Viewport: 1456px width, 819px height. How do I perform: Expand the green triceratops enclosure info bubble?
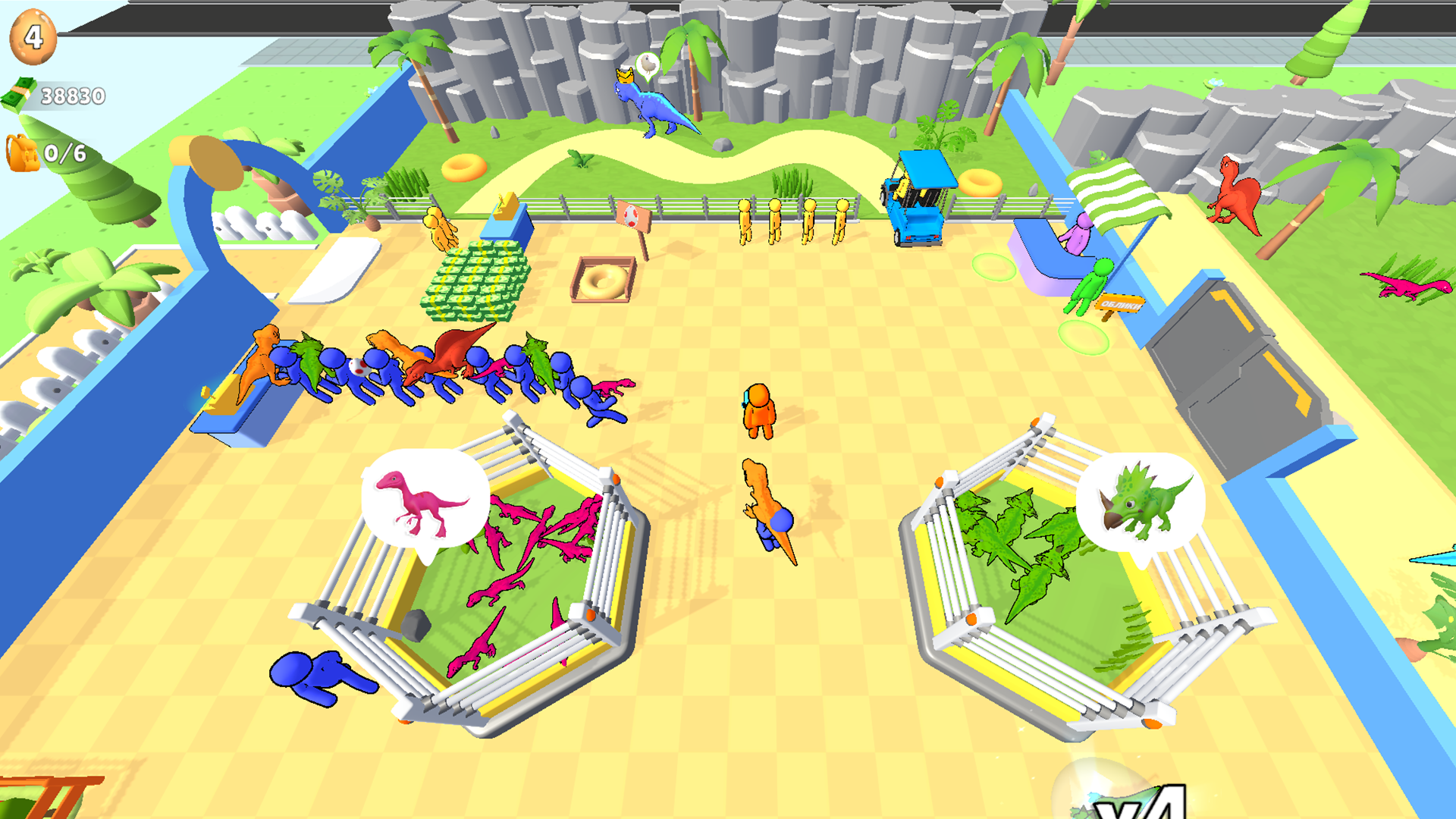click(x=1141, y=500)
